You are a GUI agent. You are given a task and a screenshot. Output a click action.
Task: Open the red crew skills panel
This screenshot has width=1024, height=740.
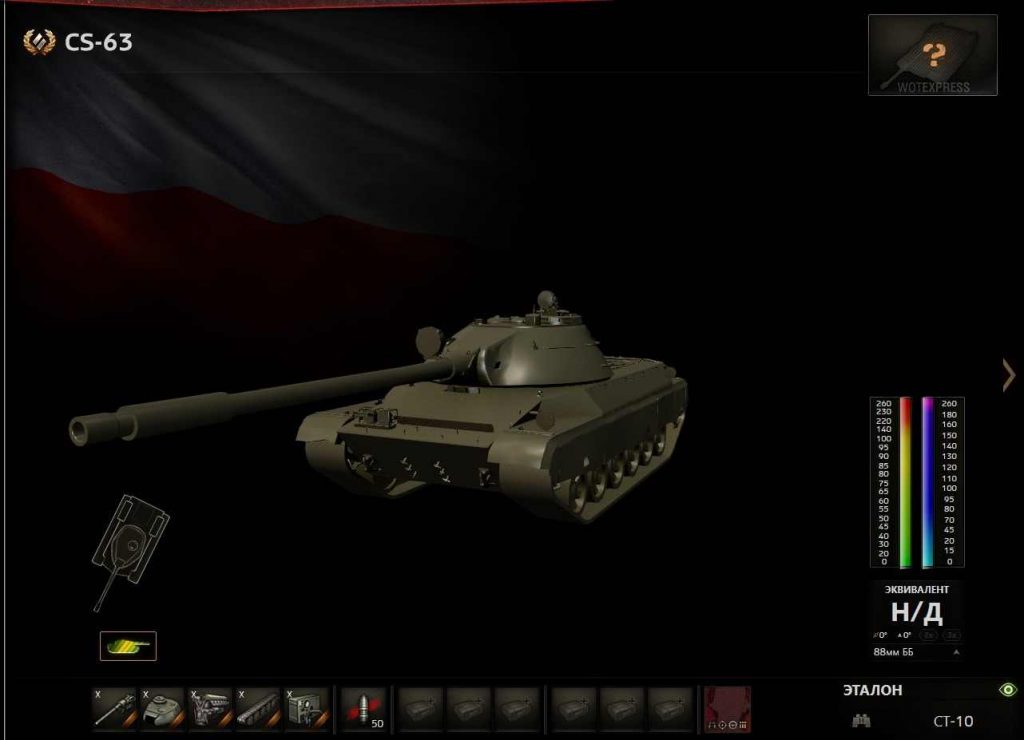point(727,708)
